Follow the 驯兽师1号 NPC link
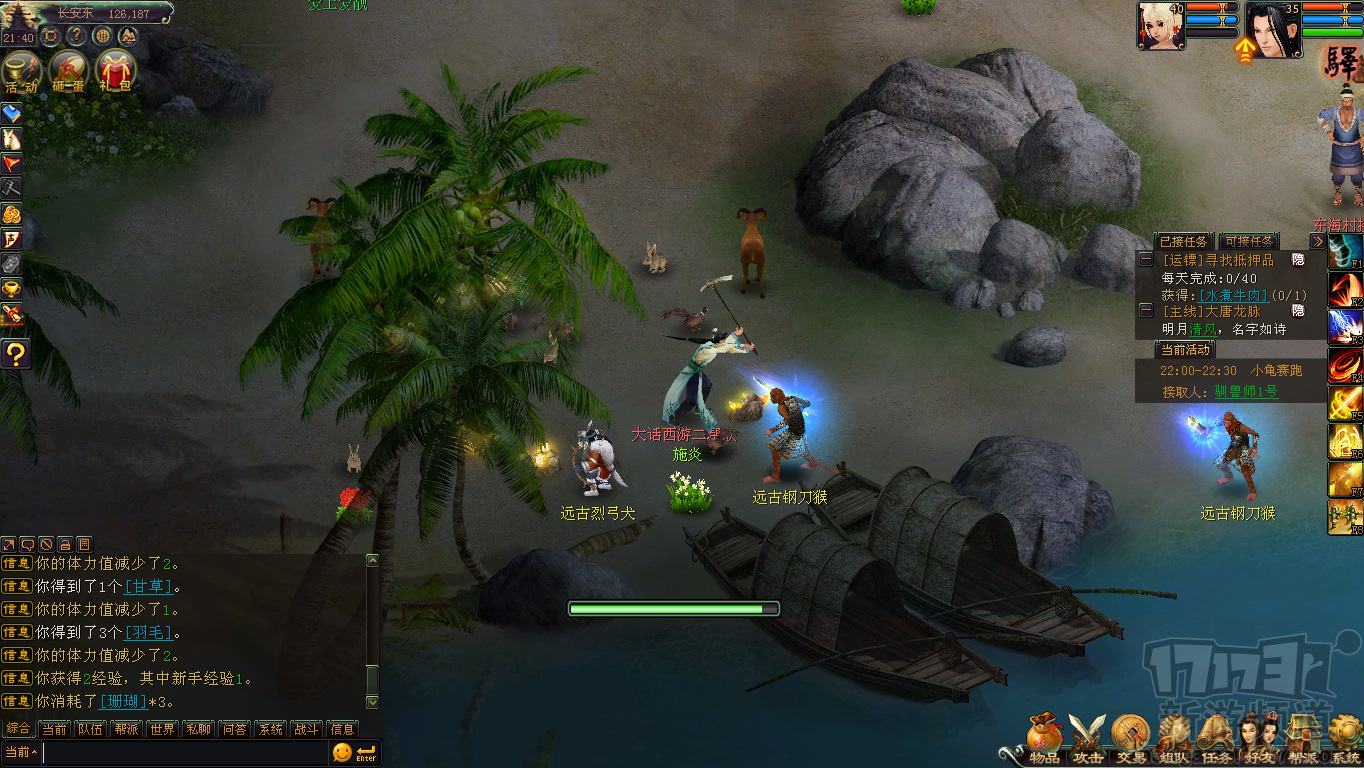Image resolution: width=1364 pixels, height=768 pixels. click(1246, 392)
